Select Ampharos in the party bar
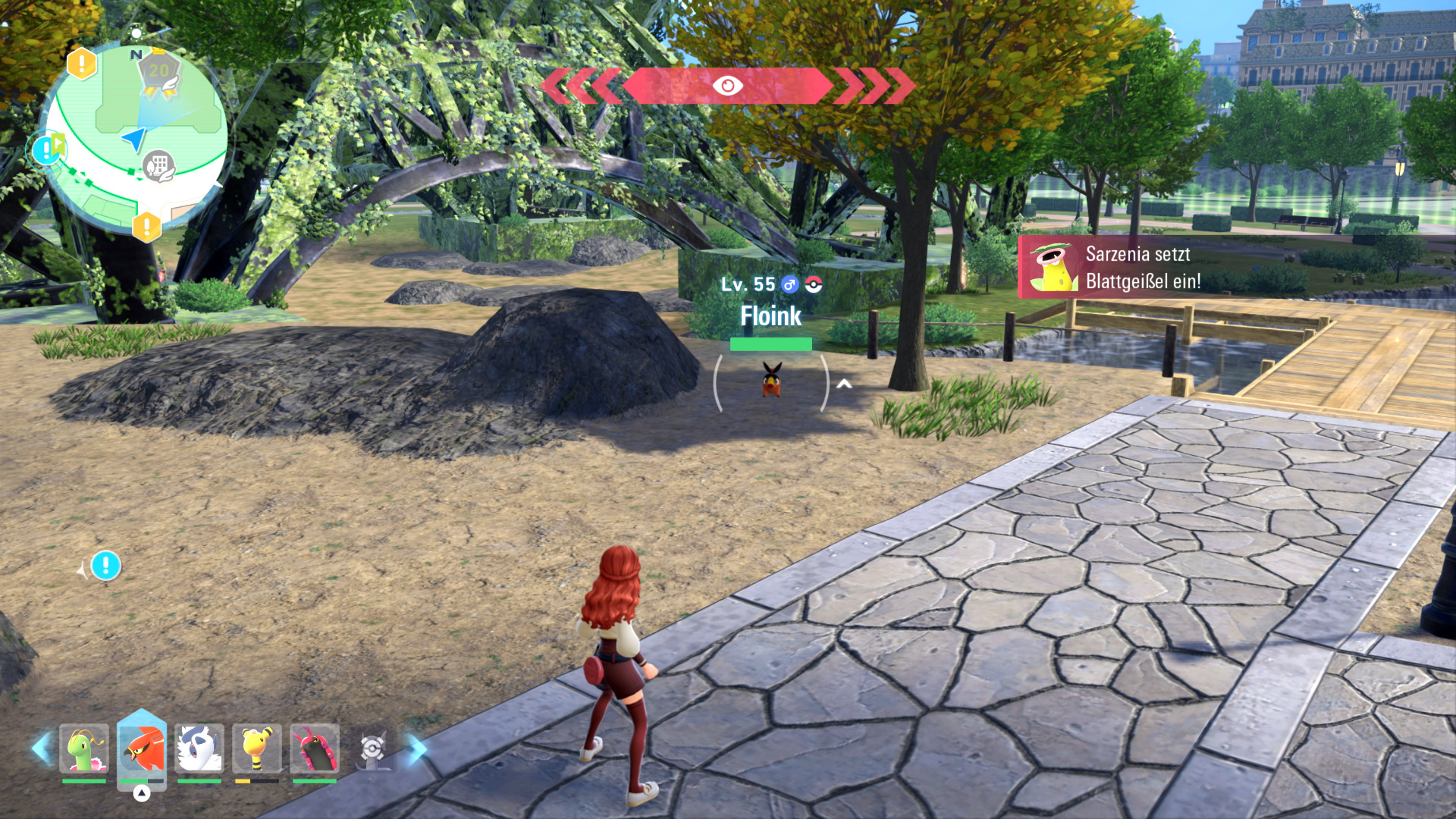 pyautogui.click(x=257, y=748)
